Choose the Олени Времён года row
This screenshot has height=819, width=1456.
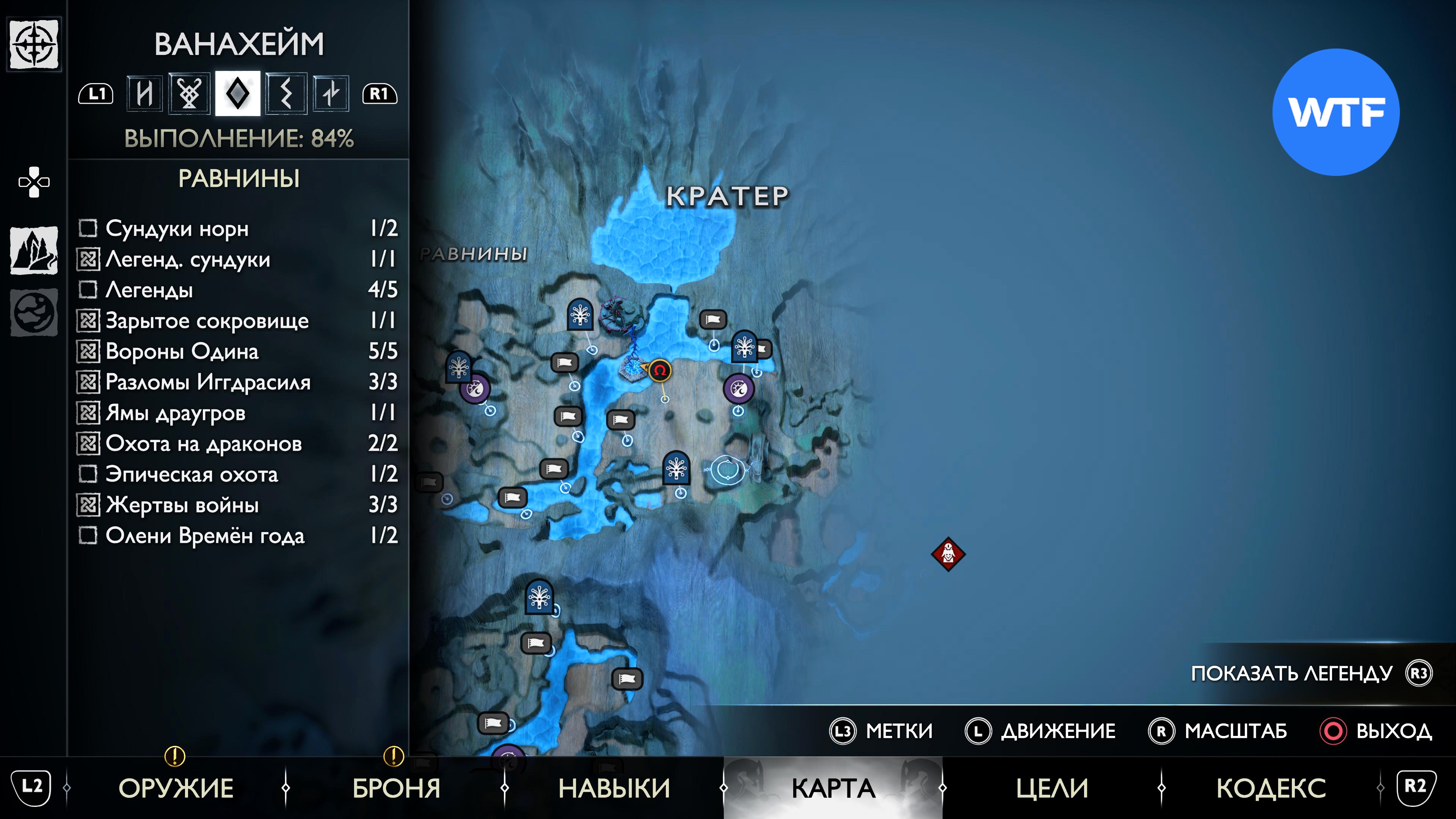(x=237, y=535)
